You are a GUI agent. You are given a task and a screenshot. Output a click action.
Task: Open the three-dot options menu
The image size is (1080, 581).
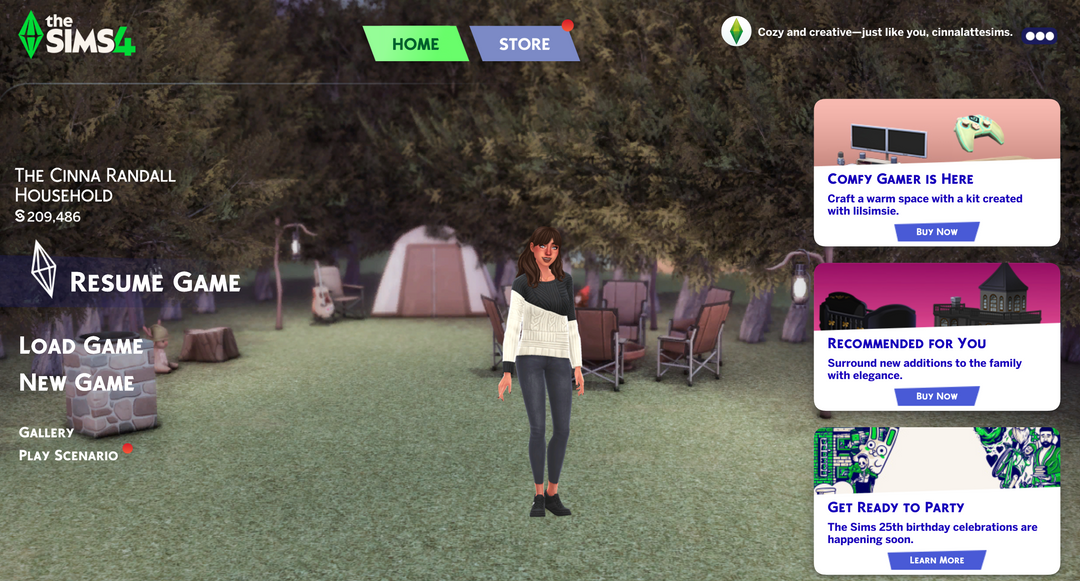click(x=1039, y=35)
